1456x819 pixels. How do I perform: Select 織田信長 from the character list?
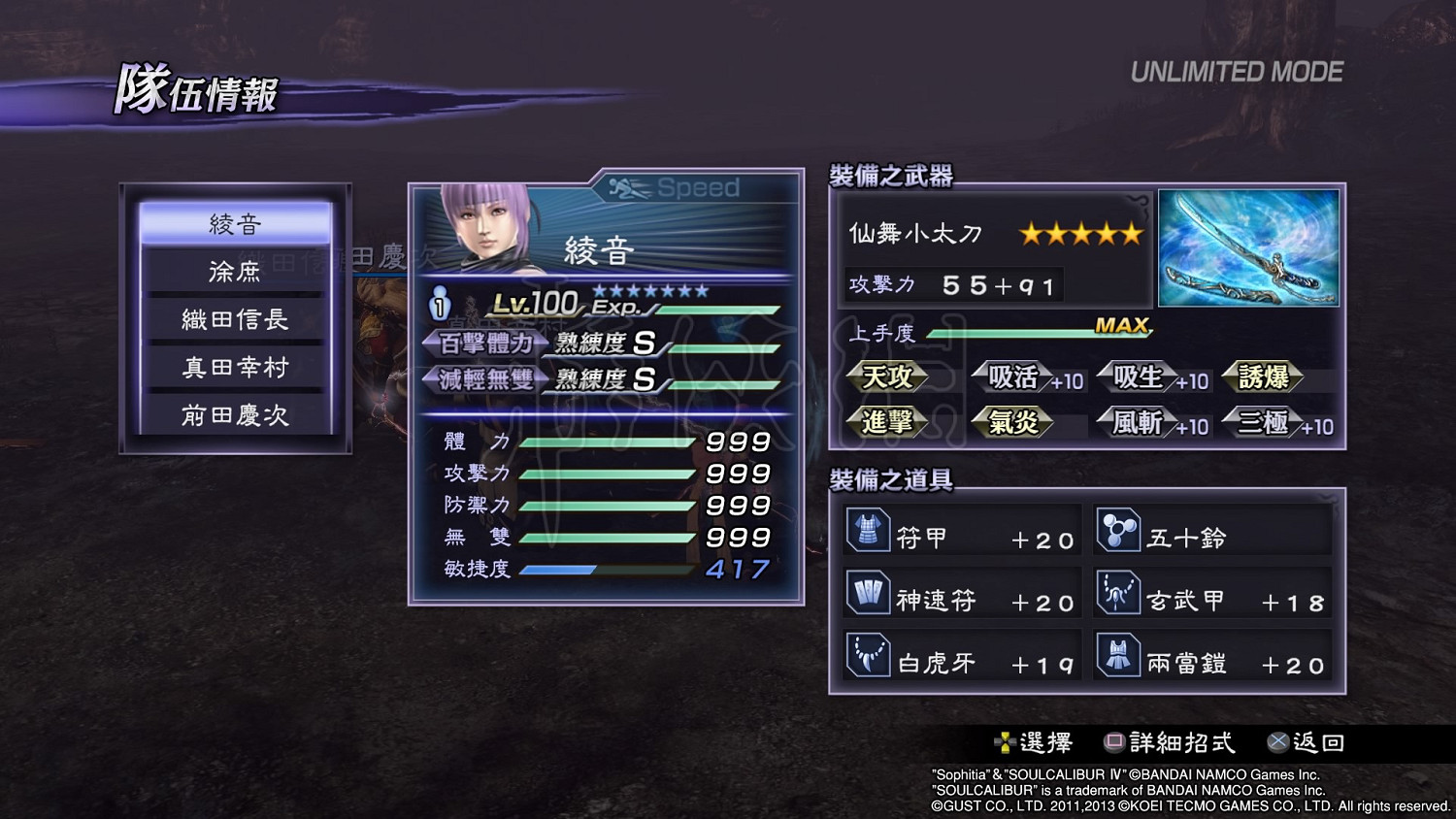coord(236,320)
